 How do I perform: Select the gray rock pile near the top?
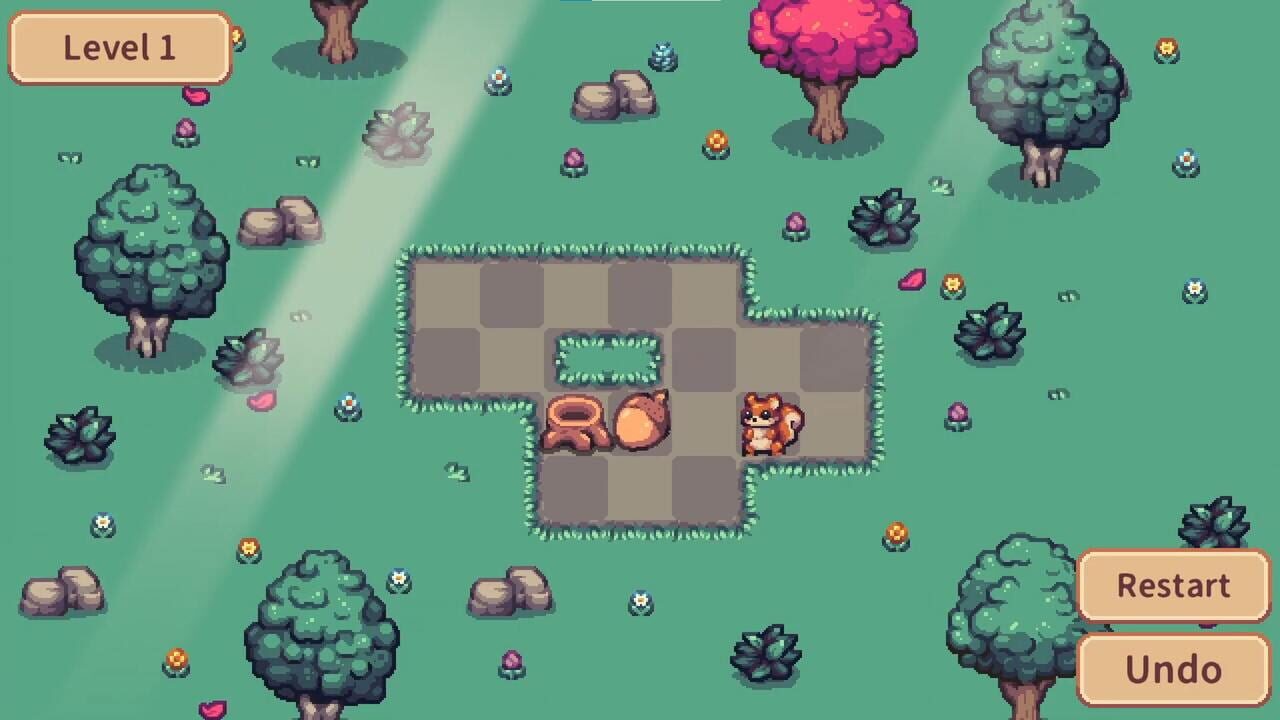pos(610,95)
